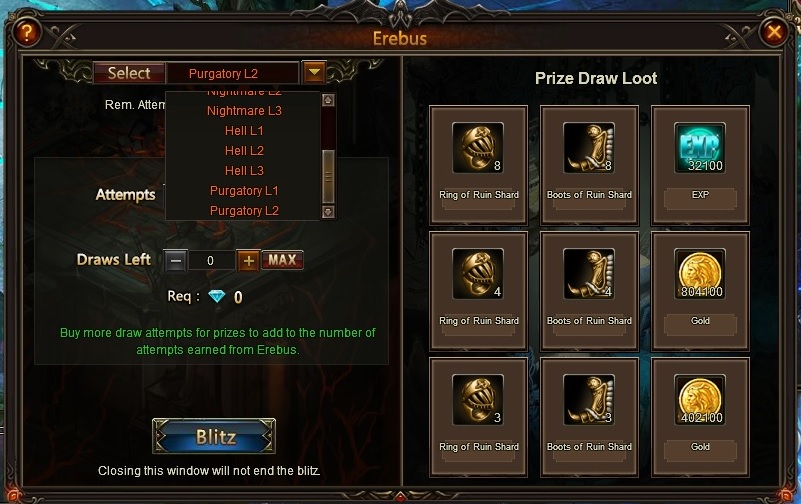Toggle the difficulty dropdown arrow

click(314, 72)
